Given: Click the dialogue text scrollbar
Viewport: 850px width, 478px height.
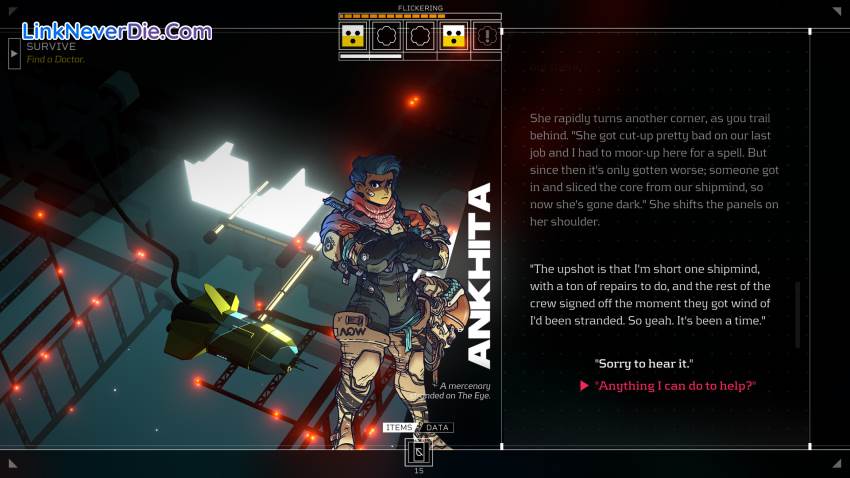Looking at the screenshot, I should click(797, 315).
